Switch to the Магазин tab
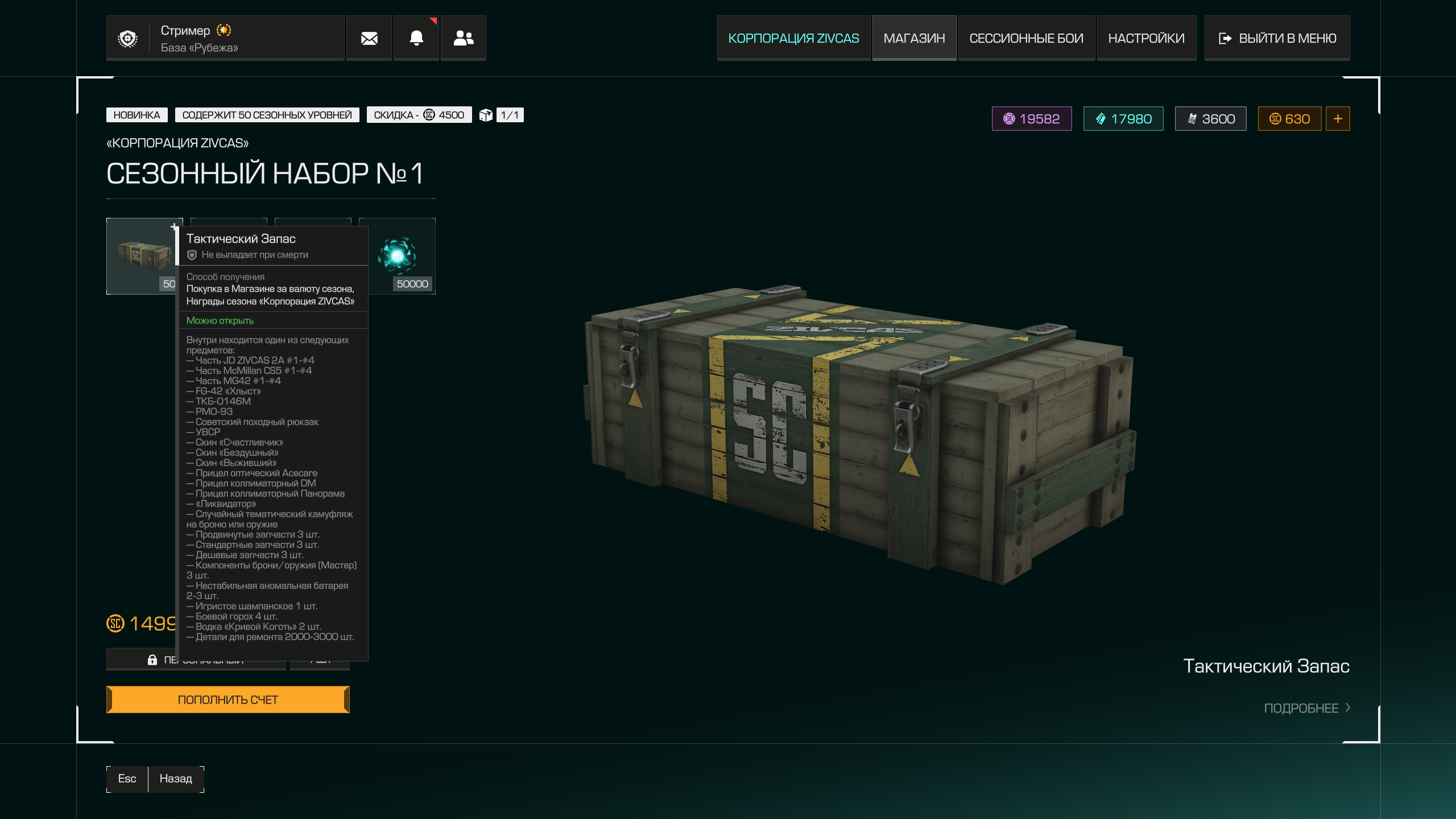This screenshot has width=1456, height=819. coord(914,38)
